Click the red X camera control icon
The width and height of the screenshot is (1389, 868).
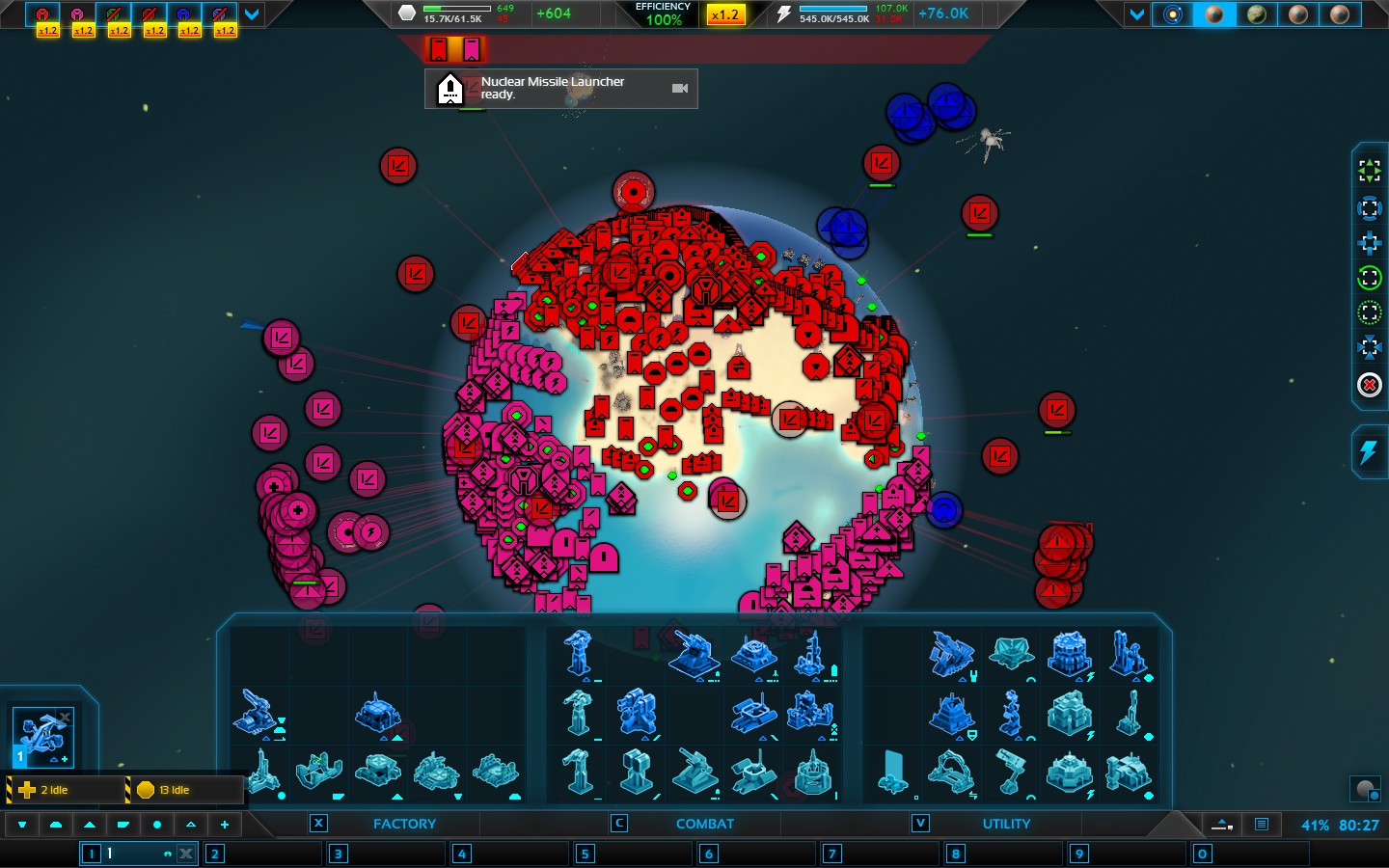click(x=1370, y=386)
